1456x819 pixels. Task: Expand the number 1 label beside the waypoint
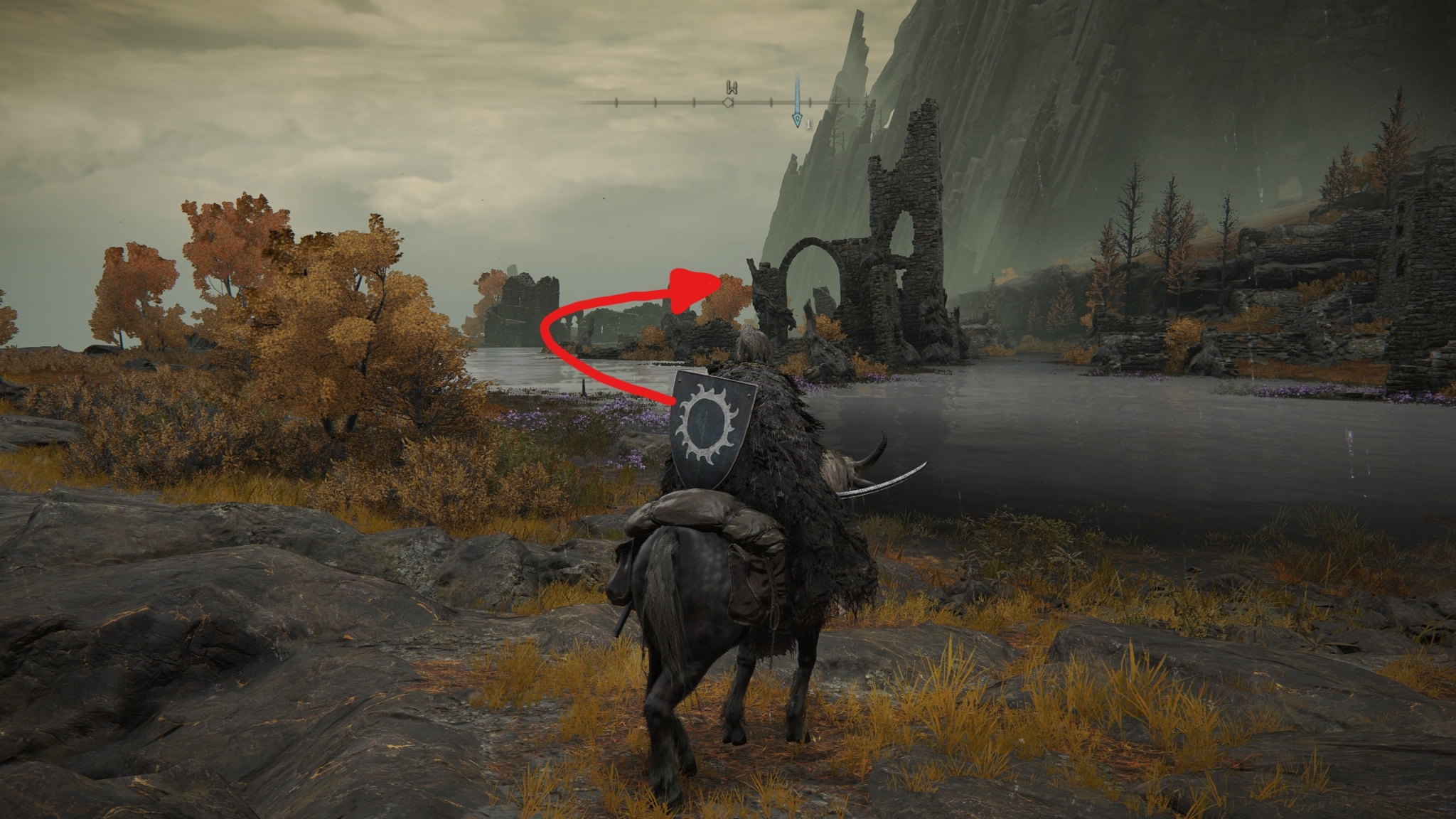point(809,124)
